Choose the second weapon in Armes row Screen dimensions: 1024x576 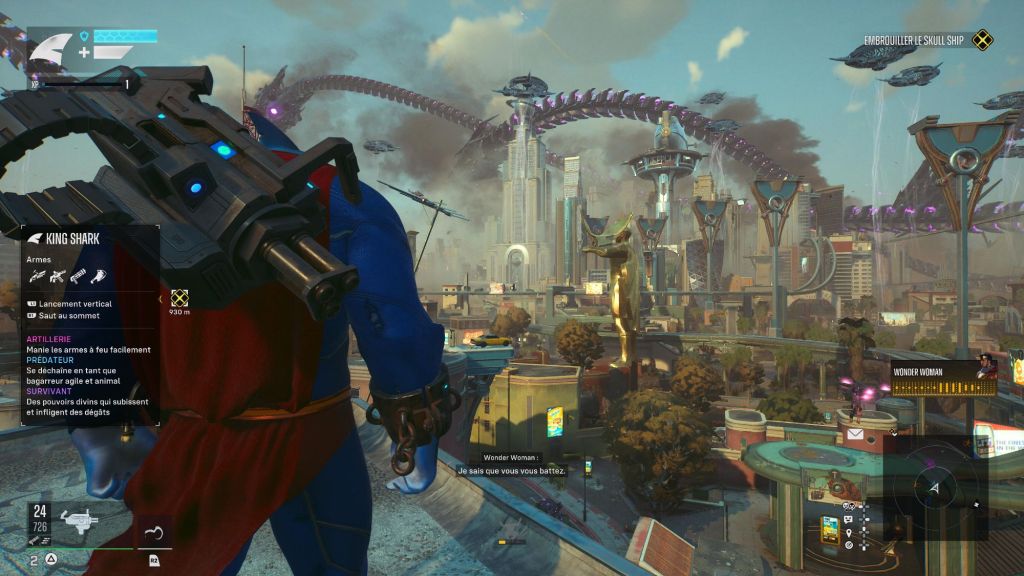coord(57,276)
